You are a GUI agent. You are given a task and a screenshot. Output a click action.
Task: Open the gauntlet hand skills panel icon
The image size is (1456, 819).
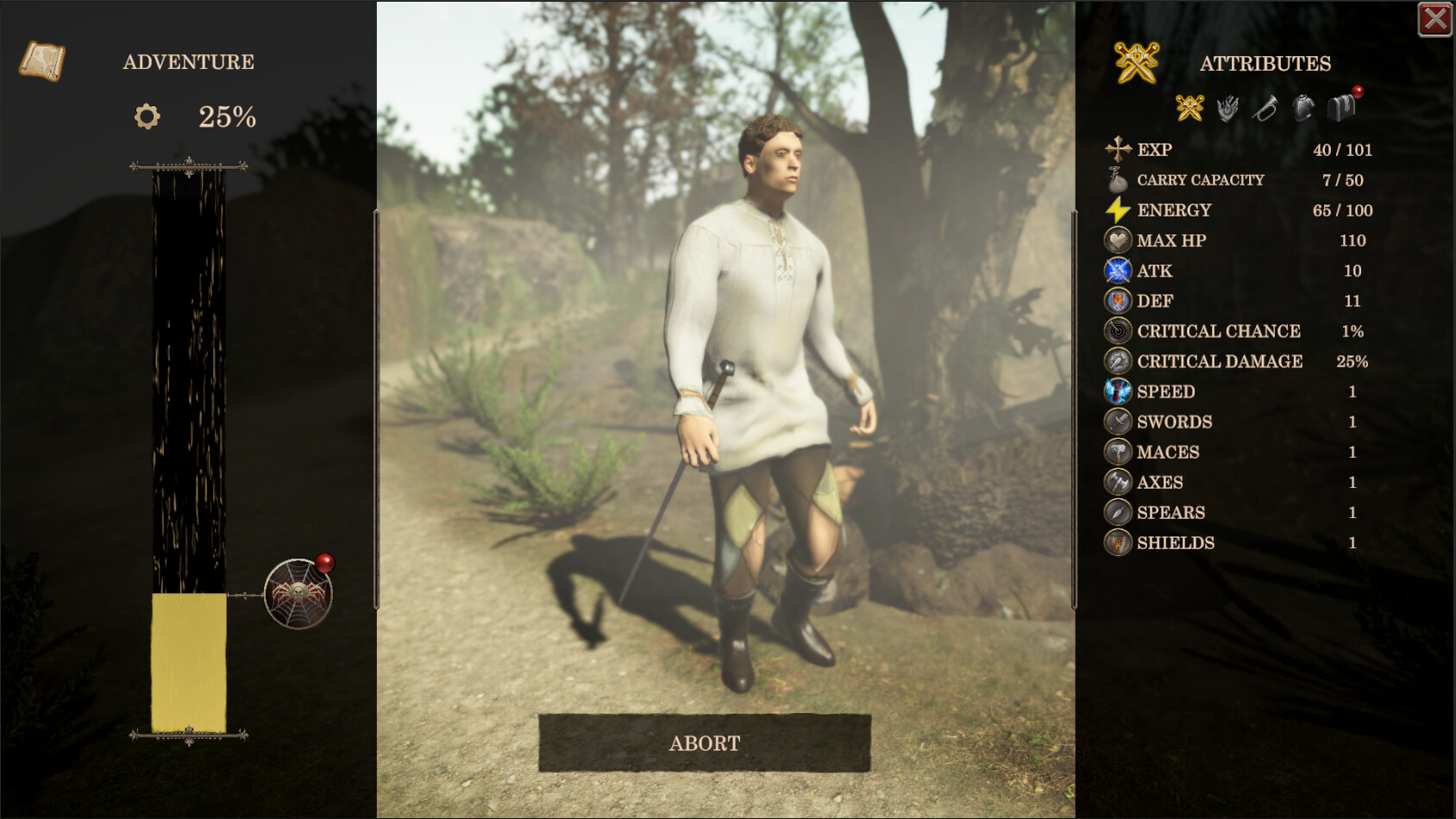point(1228,108)
